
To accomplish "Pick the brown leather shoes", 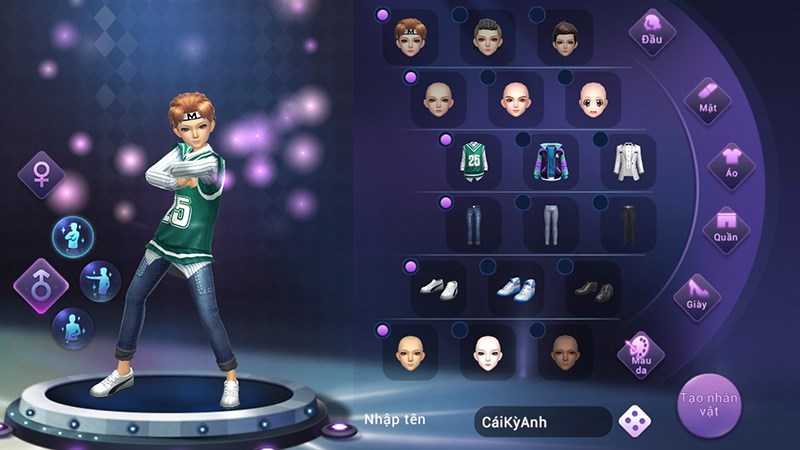I will tap(593, 289).
